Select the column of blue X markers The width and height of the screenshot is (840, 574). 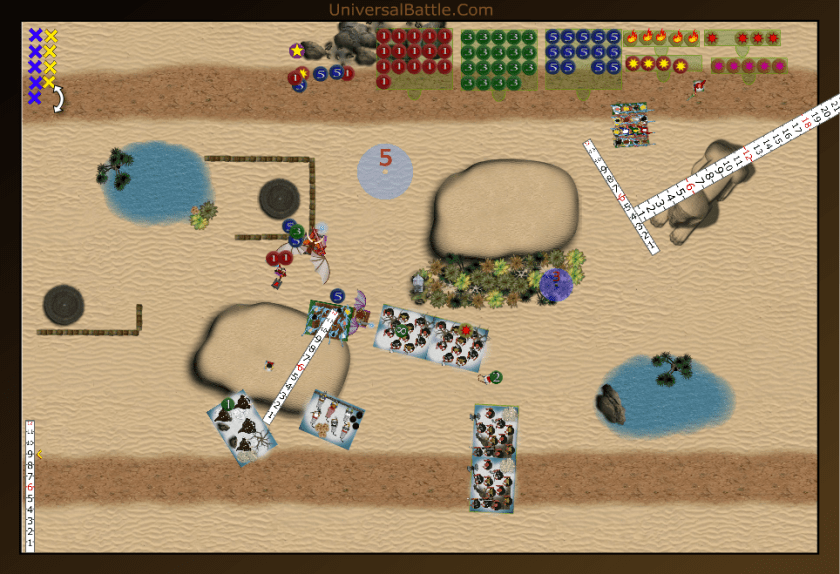click(35, 66)
